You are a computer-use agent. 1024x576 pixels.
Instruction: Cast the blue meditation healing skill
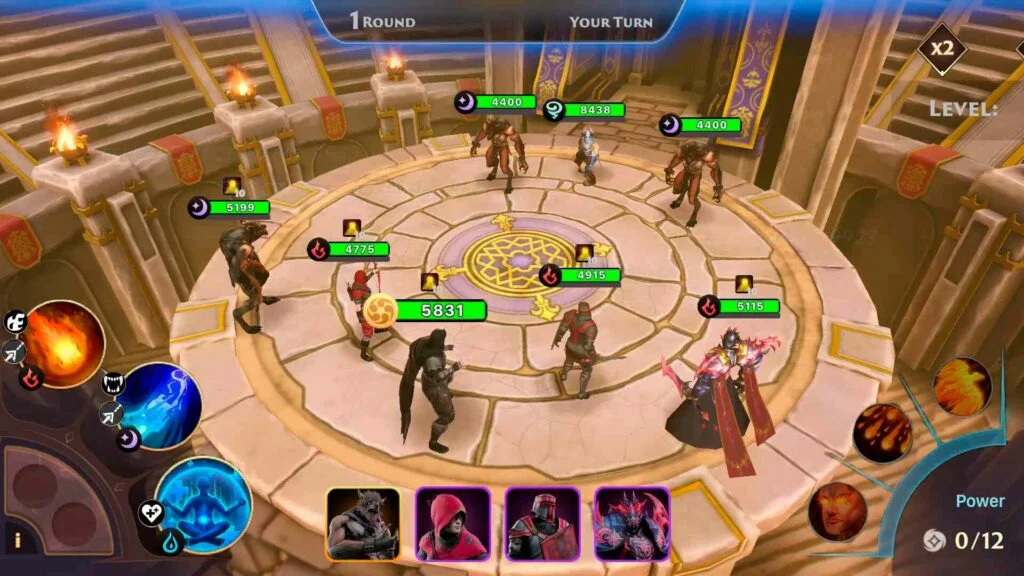tap(203, 503)
